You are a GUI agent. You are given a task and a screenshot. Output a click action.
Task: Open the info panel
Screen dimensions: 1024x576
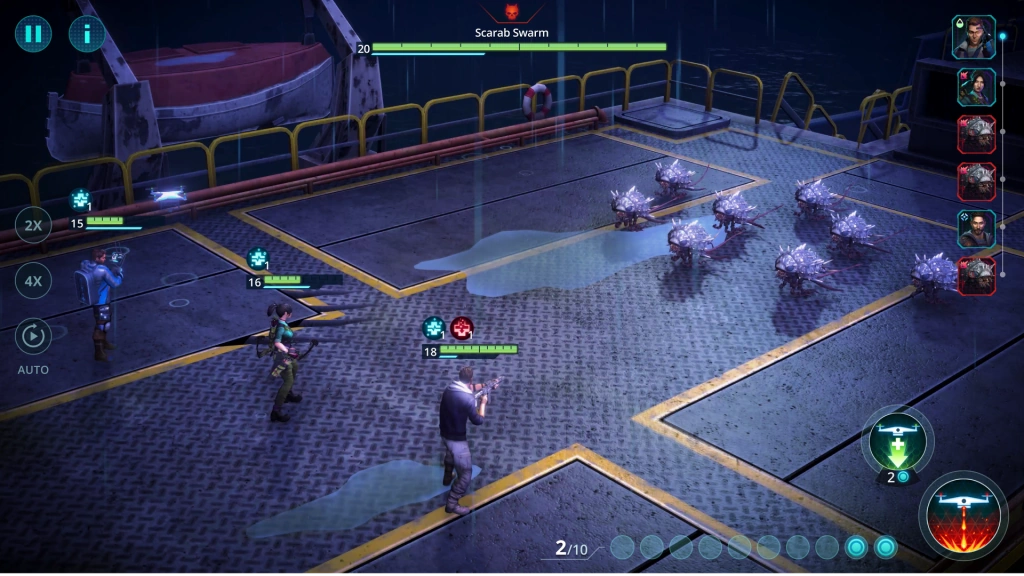click(87, 34)
